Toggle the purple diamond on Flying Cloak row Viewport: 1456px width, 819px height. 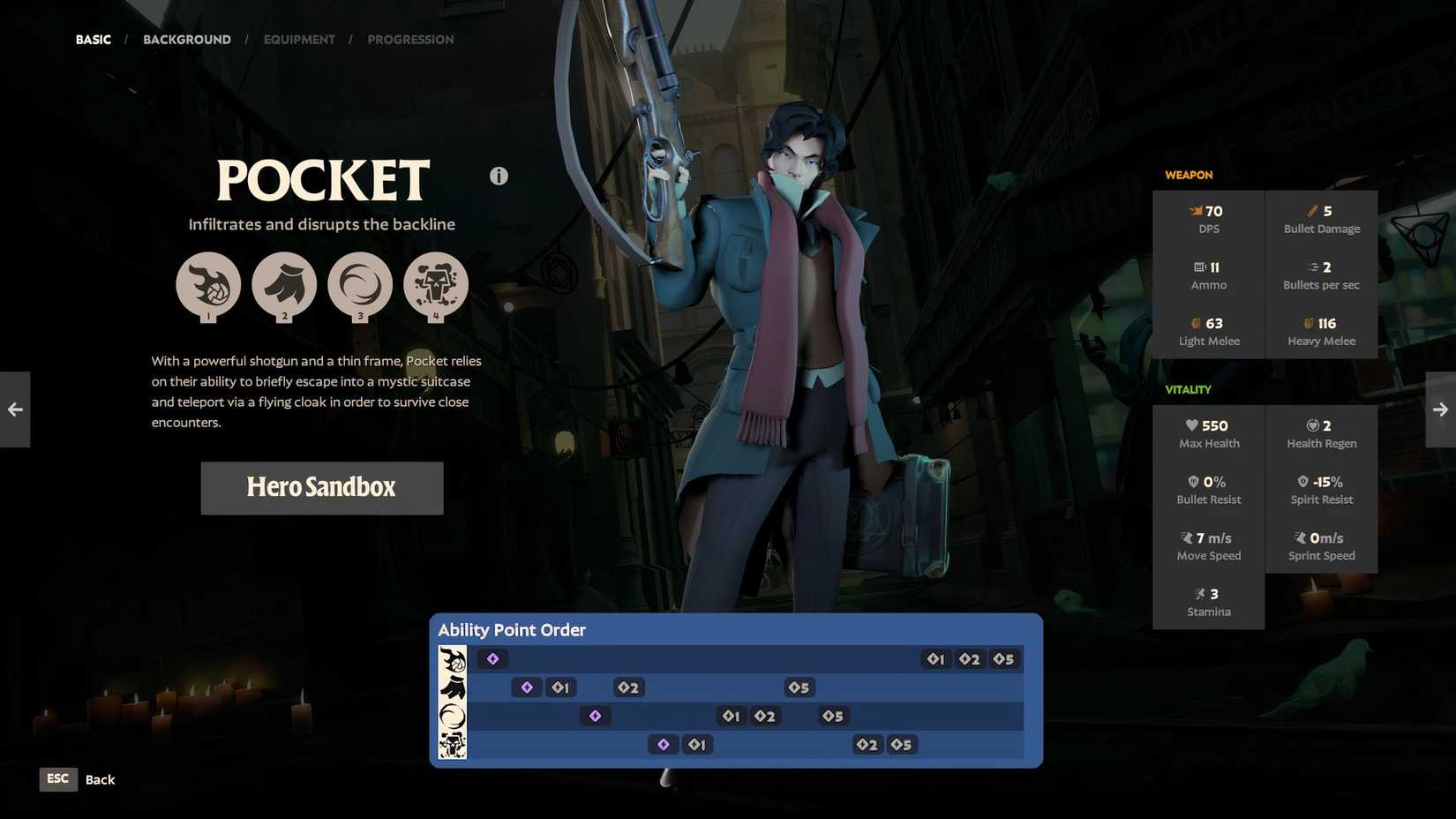(527, 687)
